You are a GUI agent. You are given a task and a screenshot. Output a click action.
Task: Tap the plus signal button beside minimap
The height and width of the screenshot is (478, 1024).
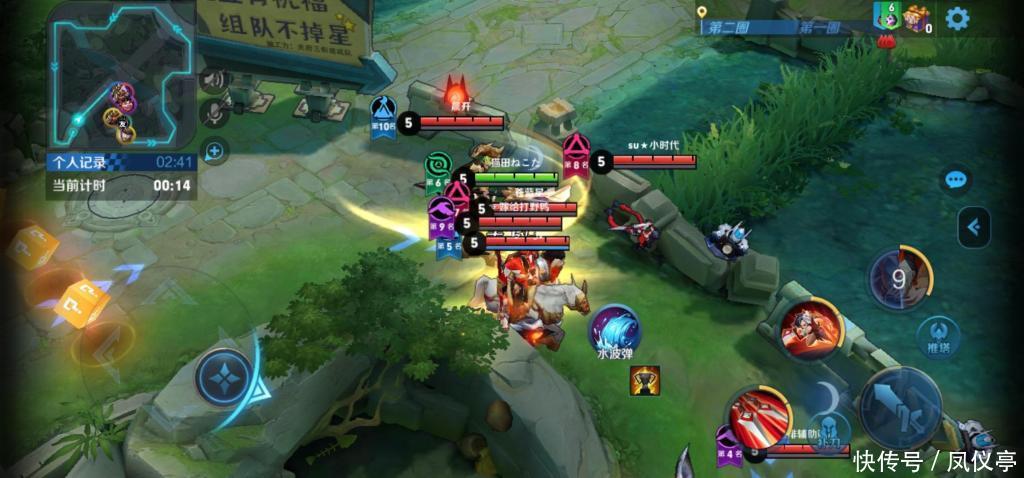(213, 151)
